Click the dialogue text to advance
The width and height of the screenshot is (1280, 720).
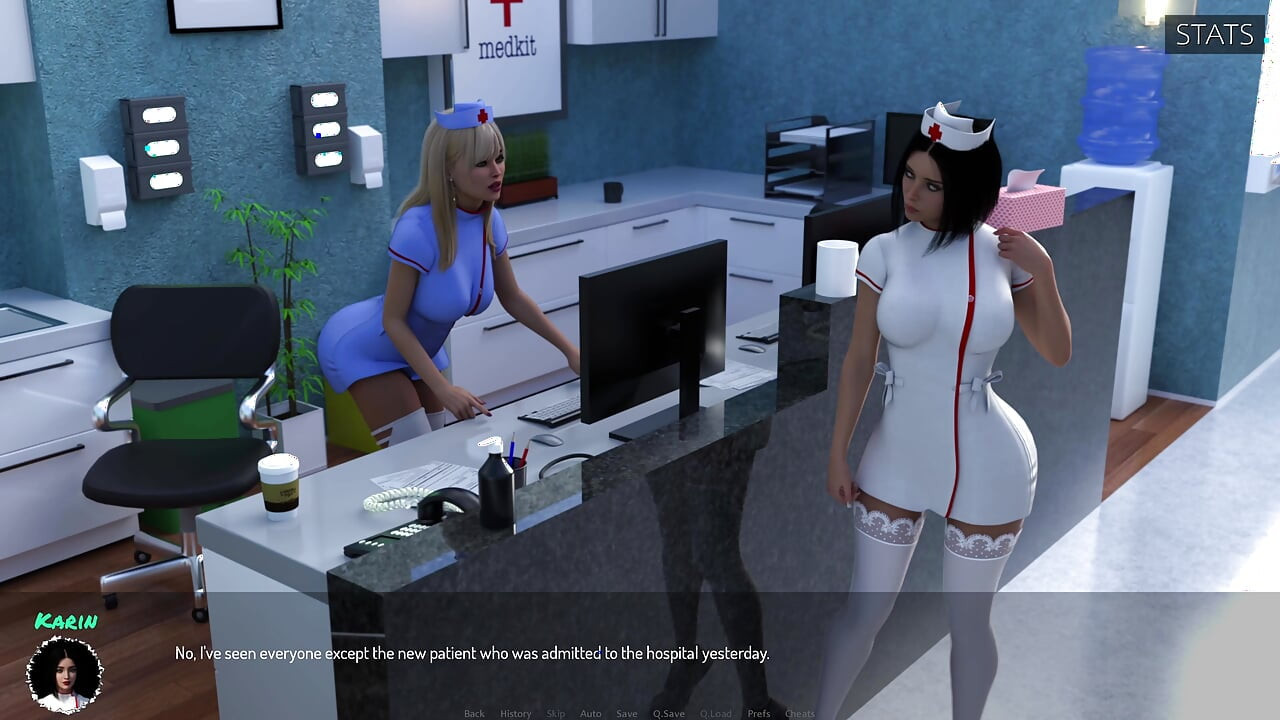coord(470,653)
